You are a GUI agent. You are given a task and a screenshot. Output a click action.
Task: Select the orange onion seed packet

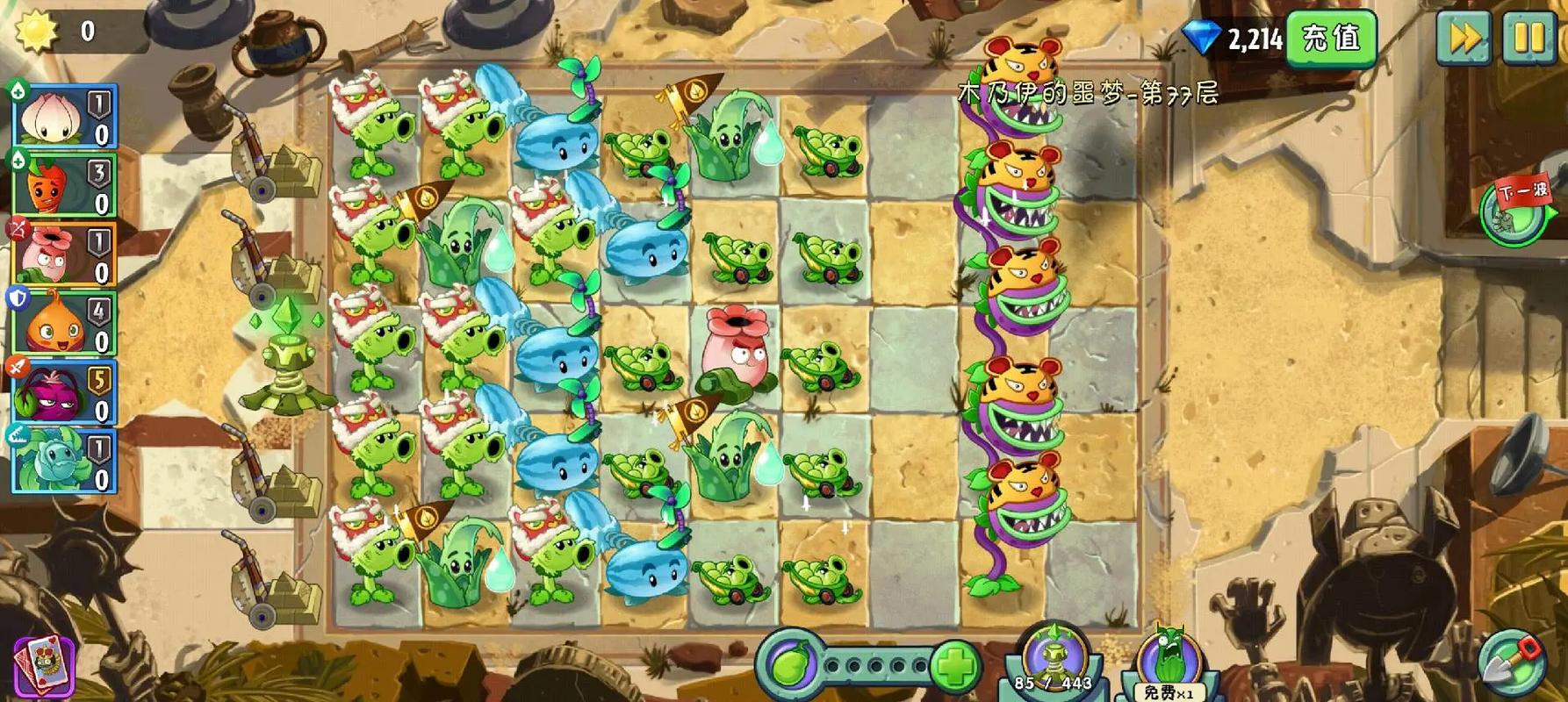(x=64, y=324)
